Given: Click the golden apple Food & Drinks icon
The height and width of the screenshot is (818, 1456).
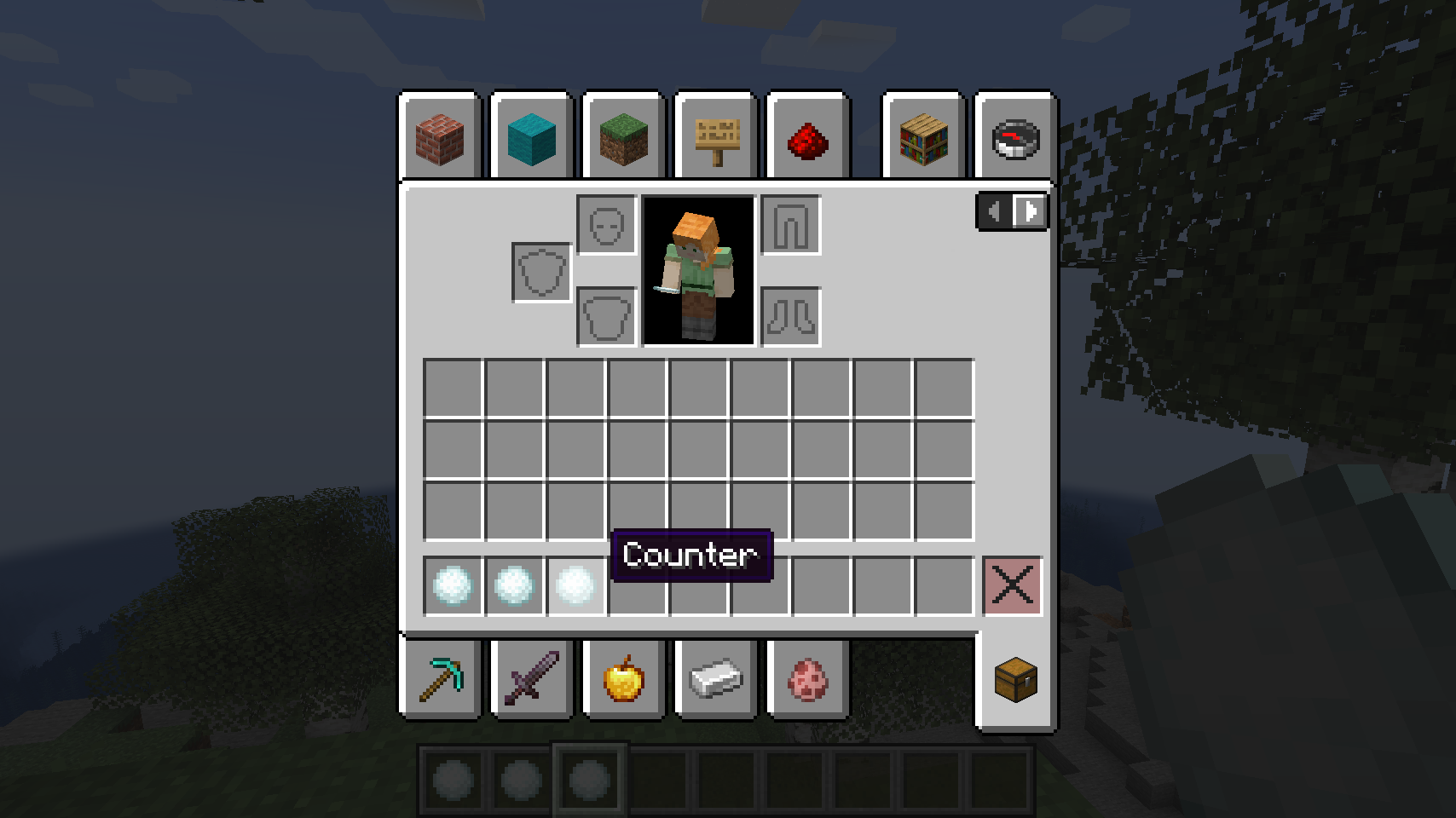Looking at the screenshot, I should pos(623,679).
